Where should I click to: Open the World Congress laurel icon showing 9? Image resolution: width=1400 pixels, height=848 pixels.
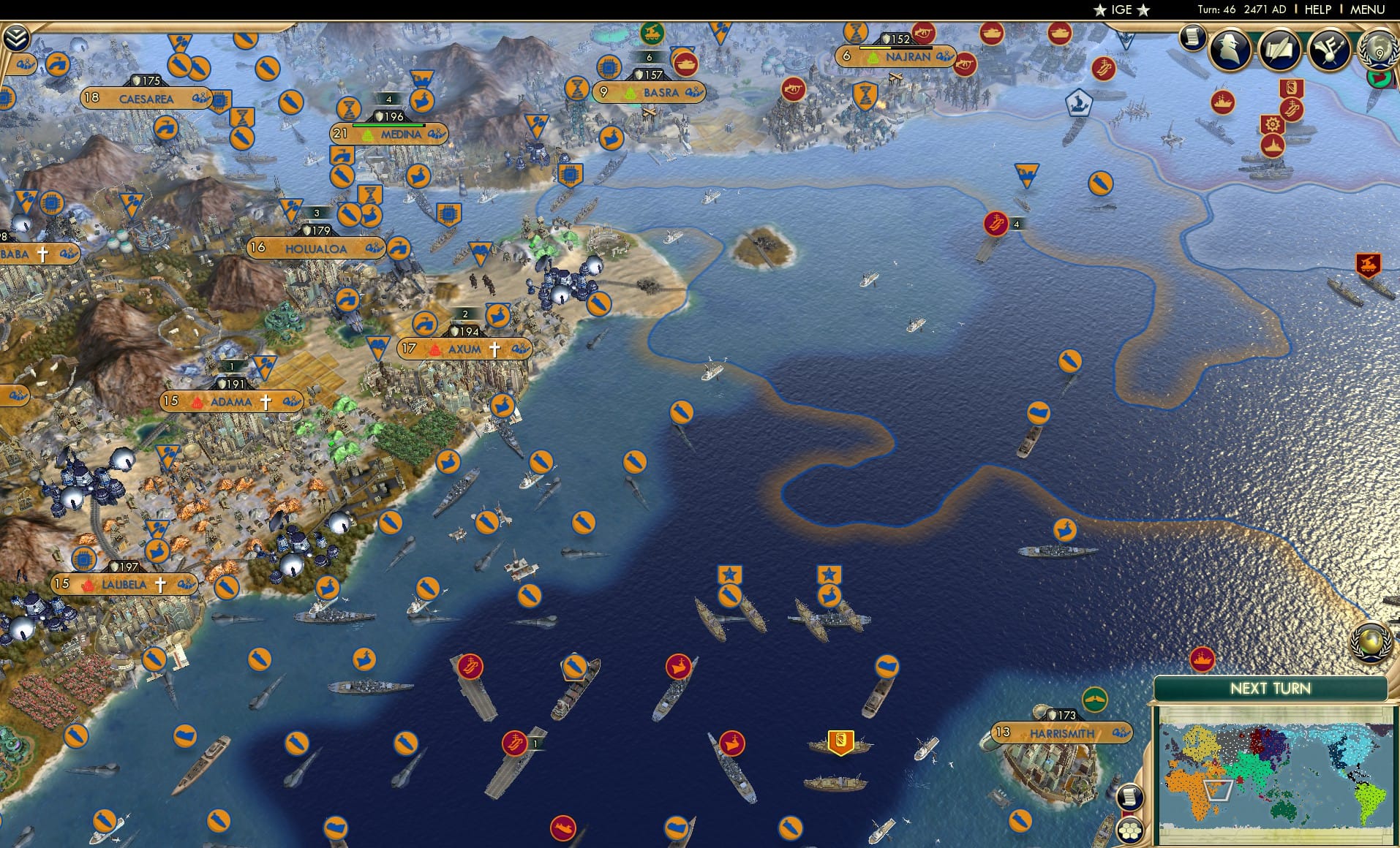(1378, 51)
